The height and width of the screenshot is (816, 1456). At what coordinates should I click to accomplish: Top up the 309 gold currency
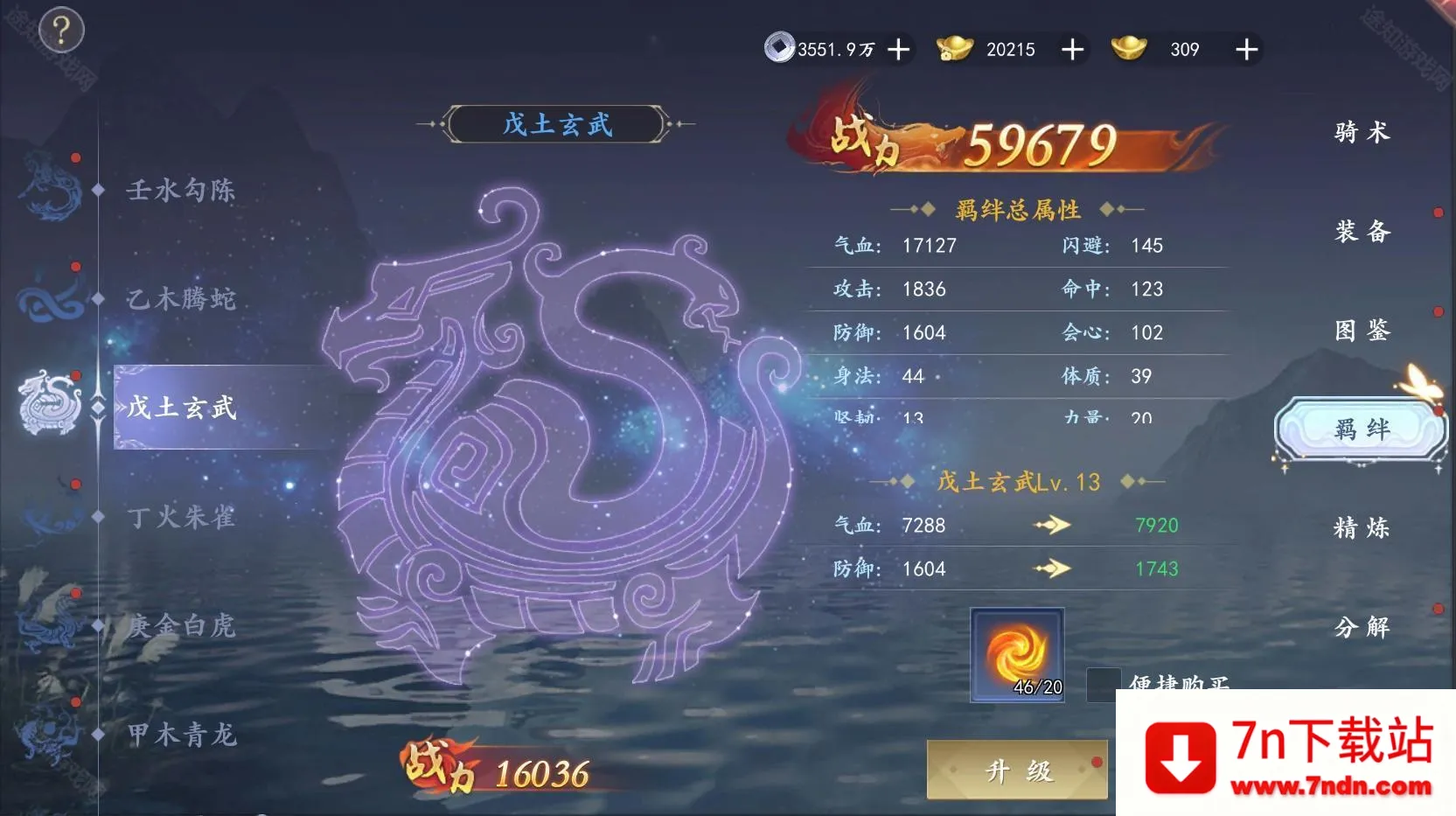[x=1246, y=50]
